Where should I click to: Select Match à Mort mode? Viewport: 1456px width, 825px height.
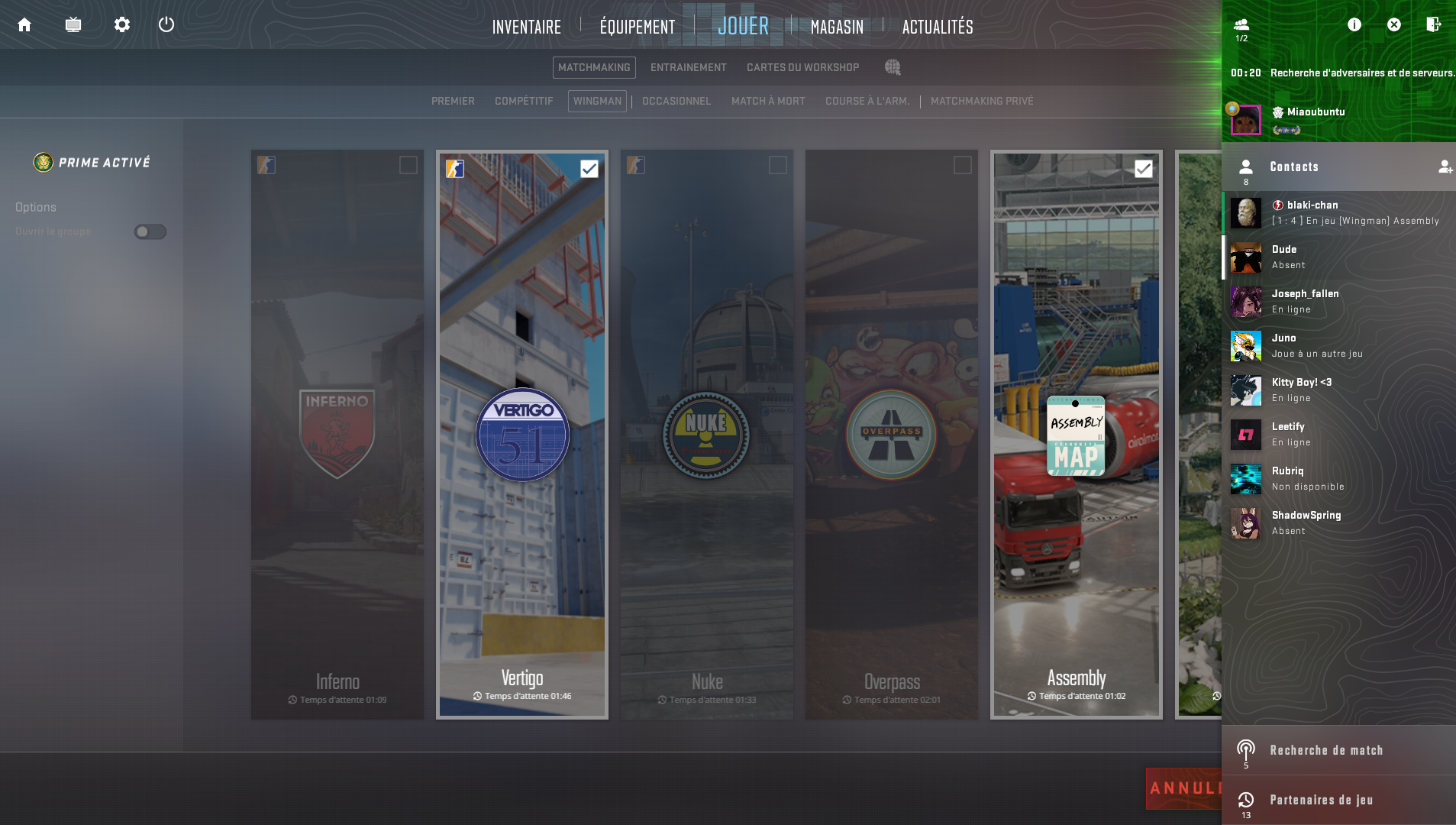coord(768,102)
